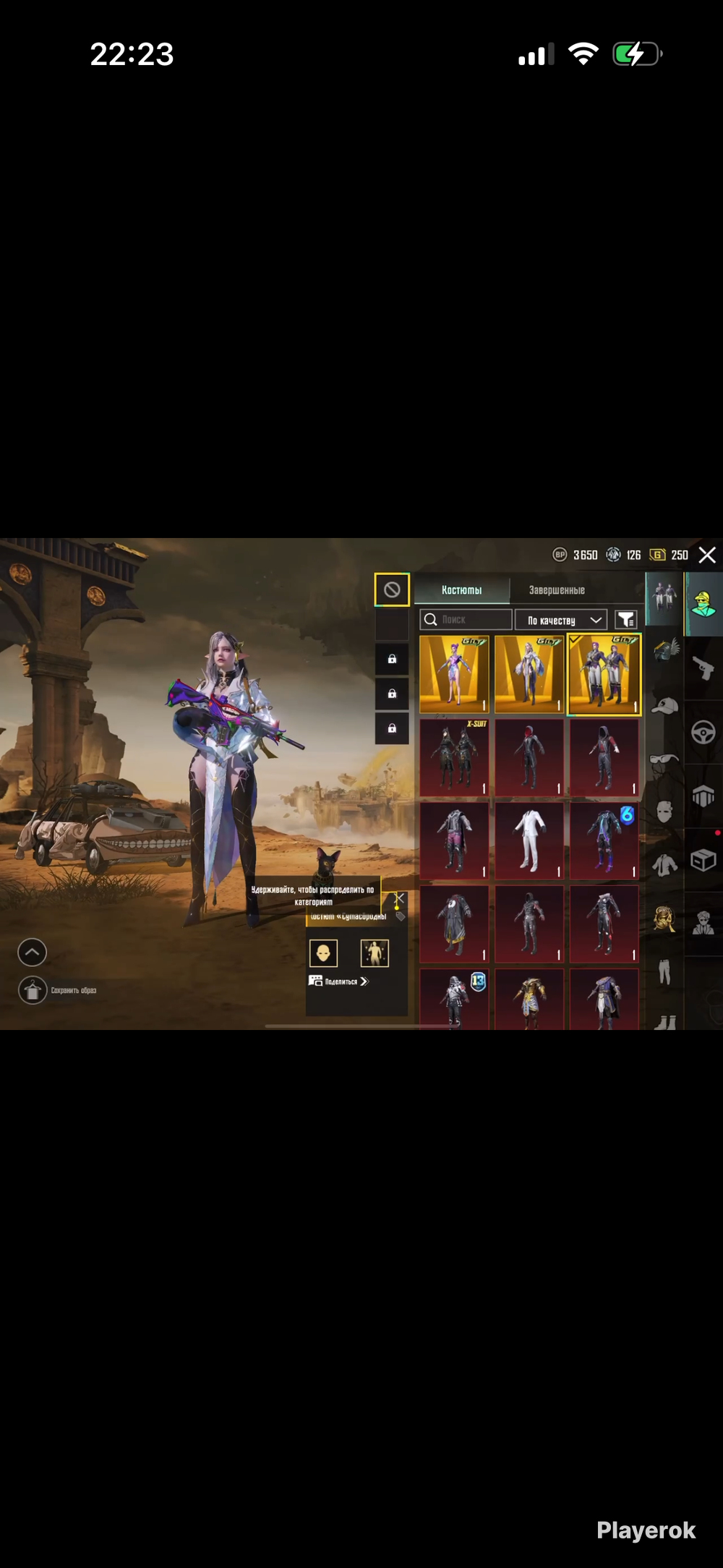Click Сохранить образ hanger button

(33, 990)
